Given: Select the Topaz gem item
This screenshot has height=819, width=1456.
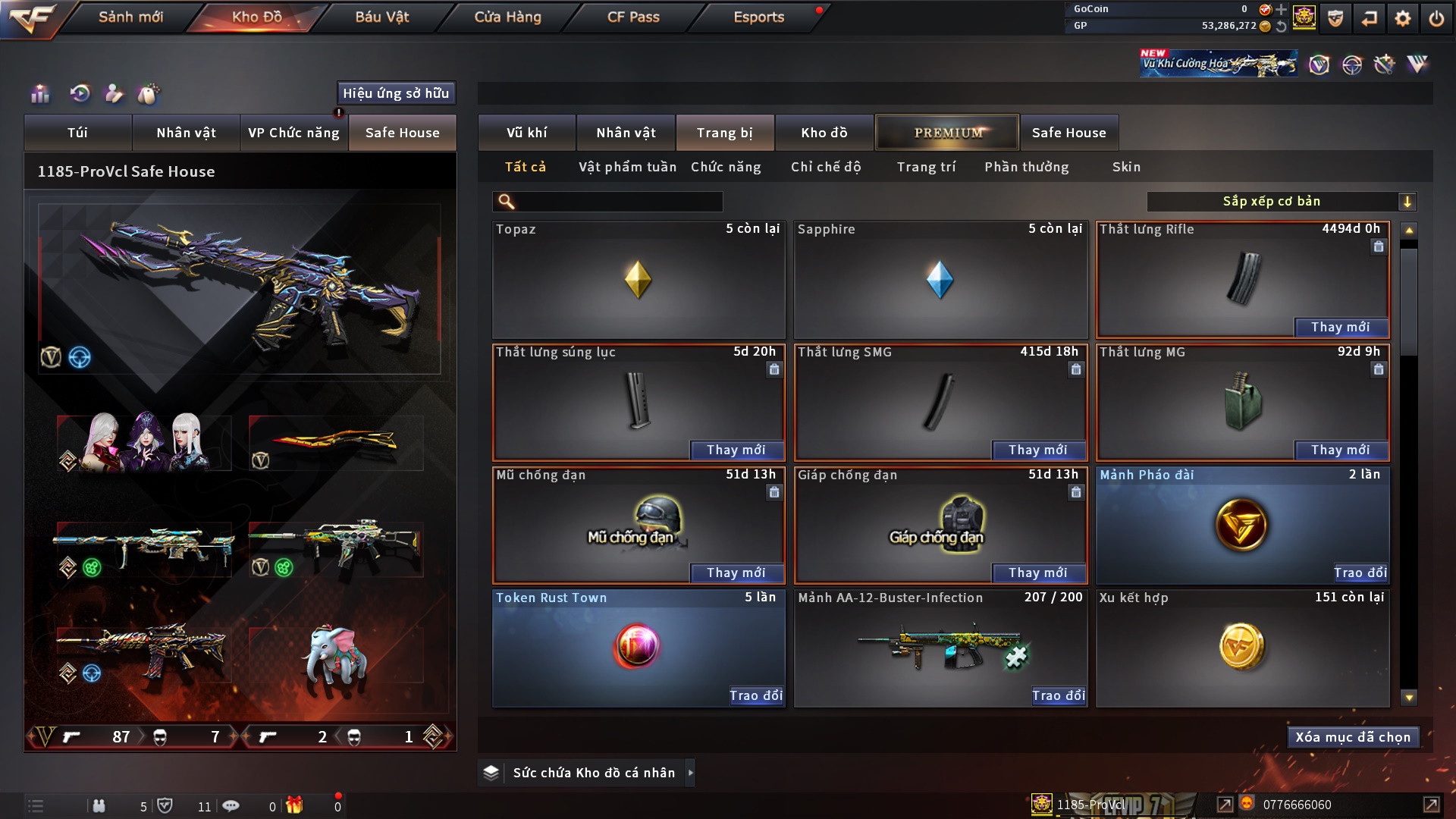Looking at the screenshot, I should point(638,280).
